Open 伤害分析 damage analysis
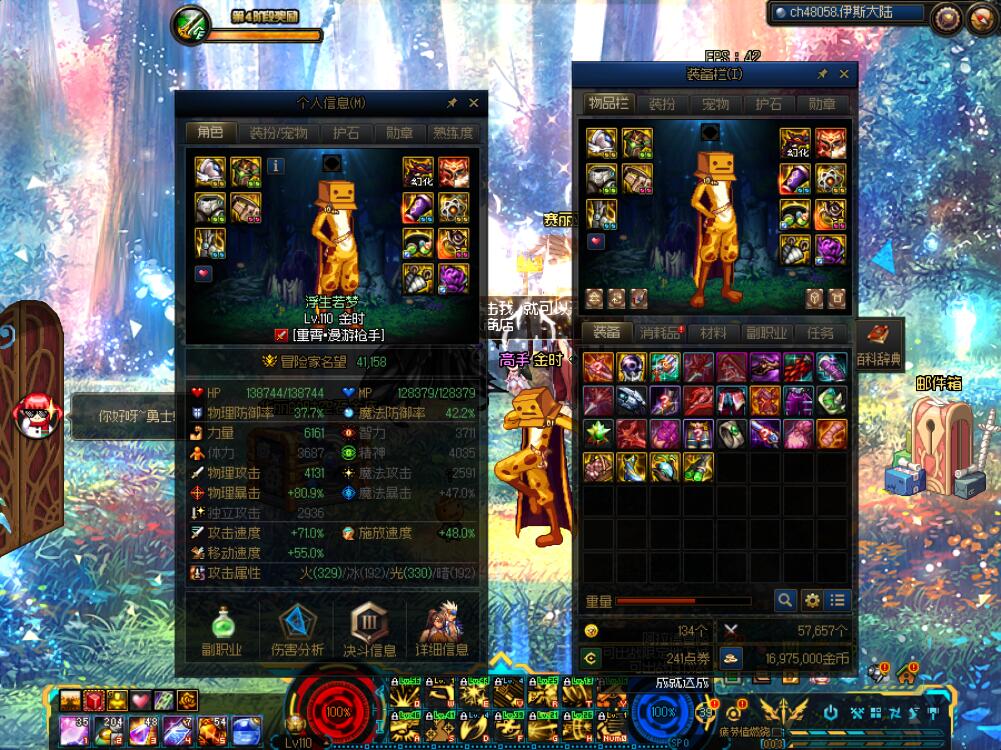The width and height of the screenshot is (1001, 750). click(x=295, y=631)
